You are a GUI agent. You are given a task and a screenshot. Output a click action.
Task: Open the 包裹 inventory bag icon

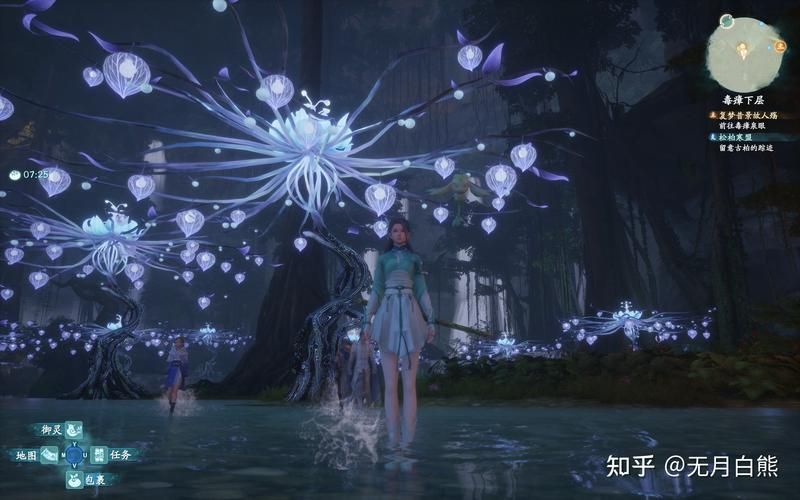(x=73, y=480)
